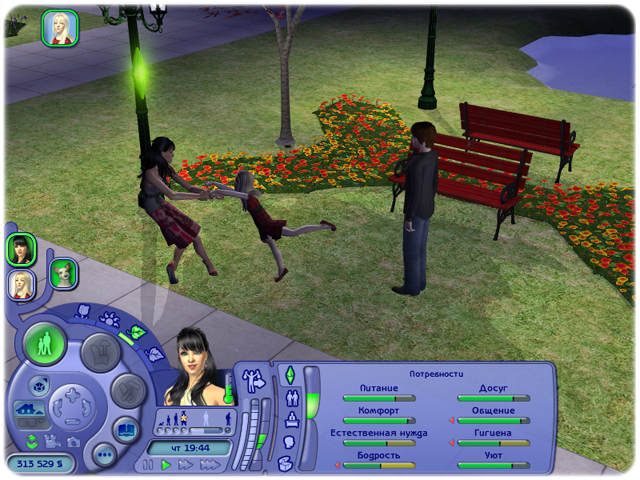Image resolution: width=640 pixels, height=480 pixels.
Task: Set game speed to normal play
Action: (x=167, y=465)
